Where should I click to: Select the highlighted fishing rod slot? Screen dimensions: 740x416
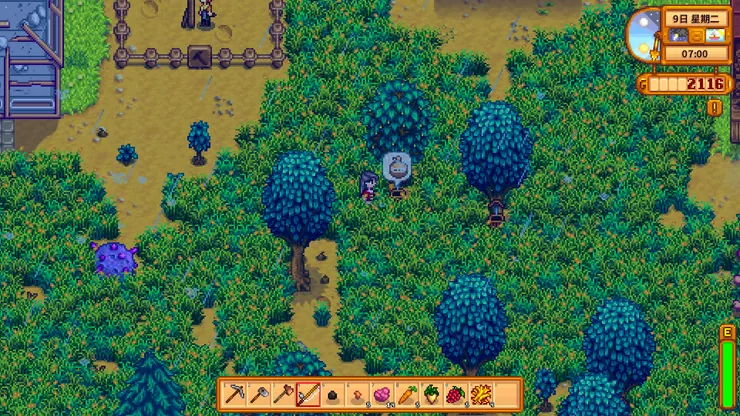click(x=308, y=394)
